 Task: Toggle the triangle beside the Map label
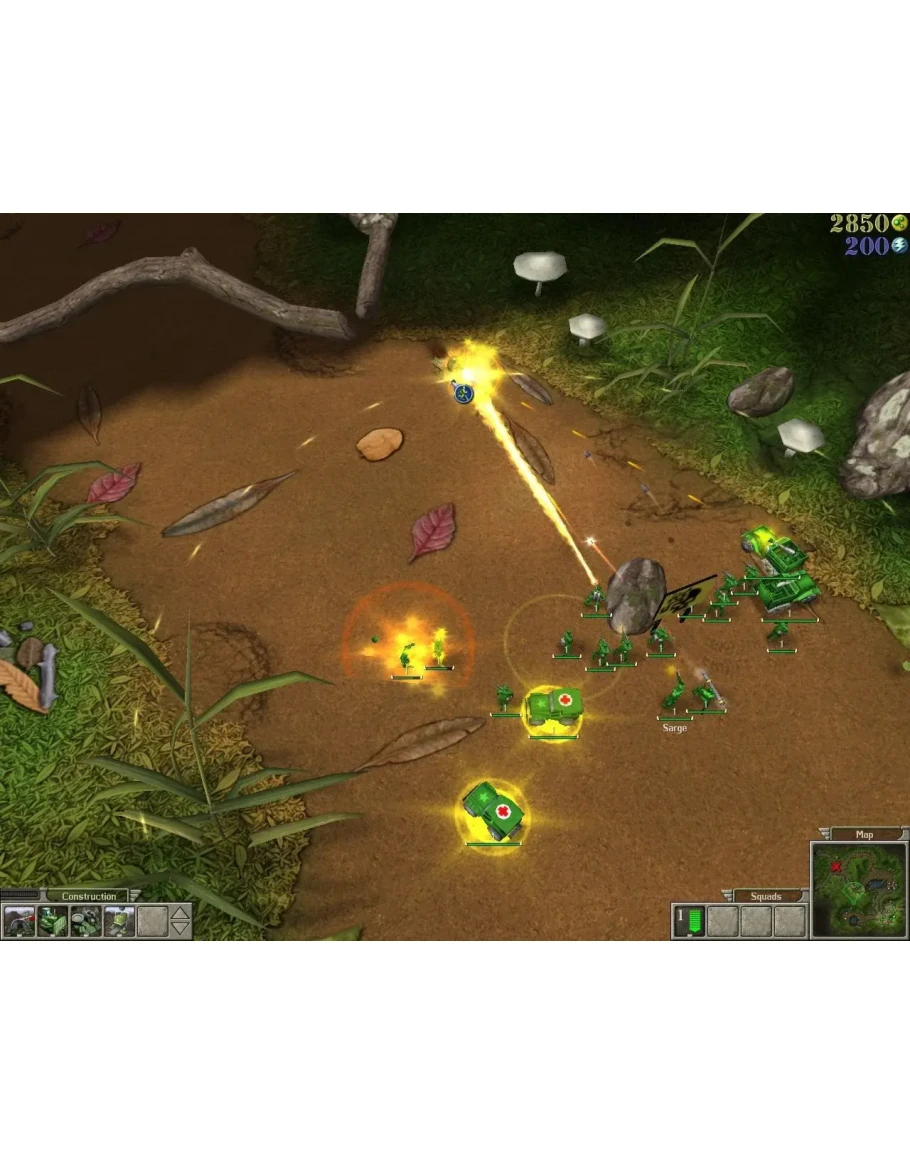[x=824, y=834]
